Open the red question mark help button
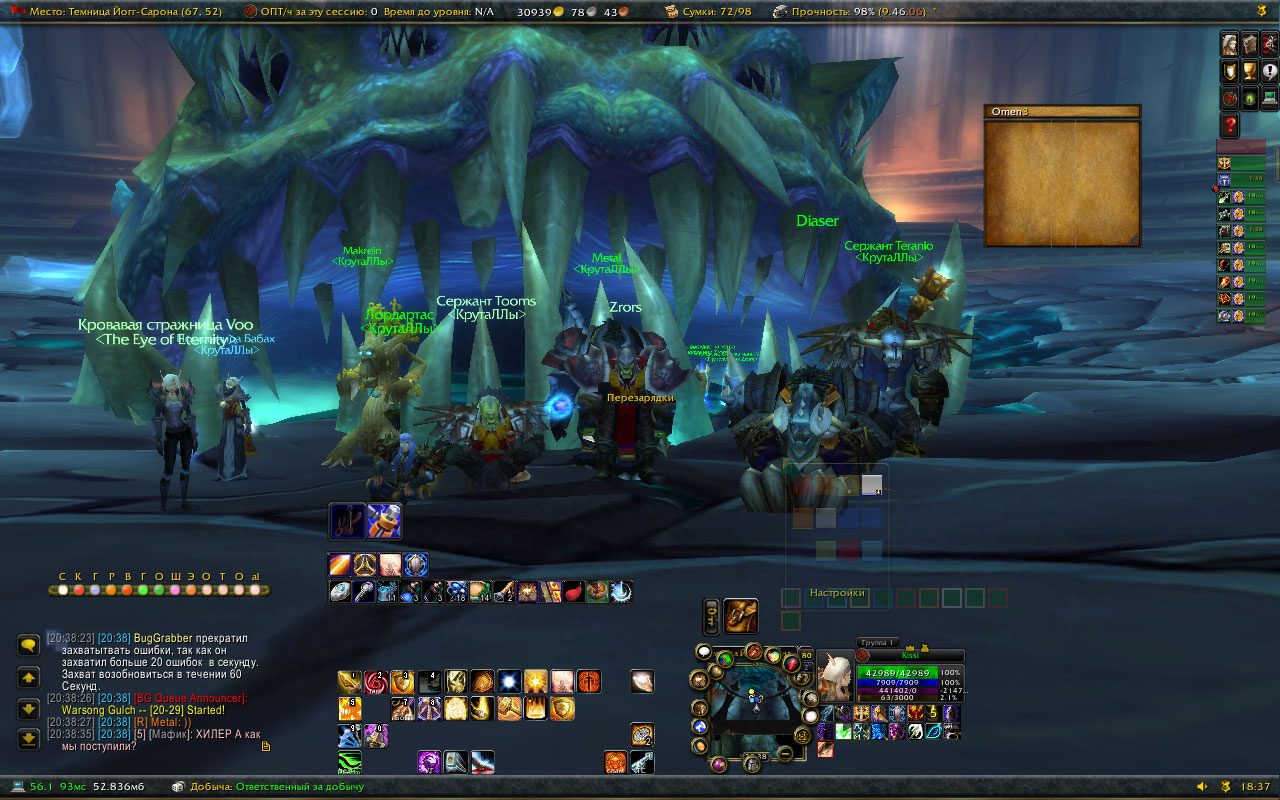Viewport: 1280px width, 800px height. (x=1230, y=125)
